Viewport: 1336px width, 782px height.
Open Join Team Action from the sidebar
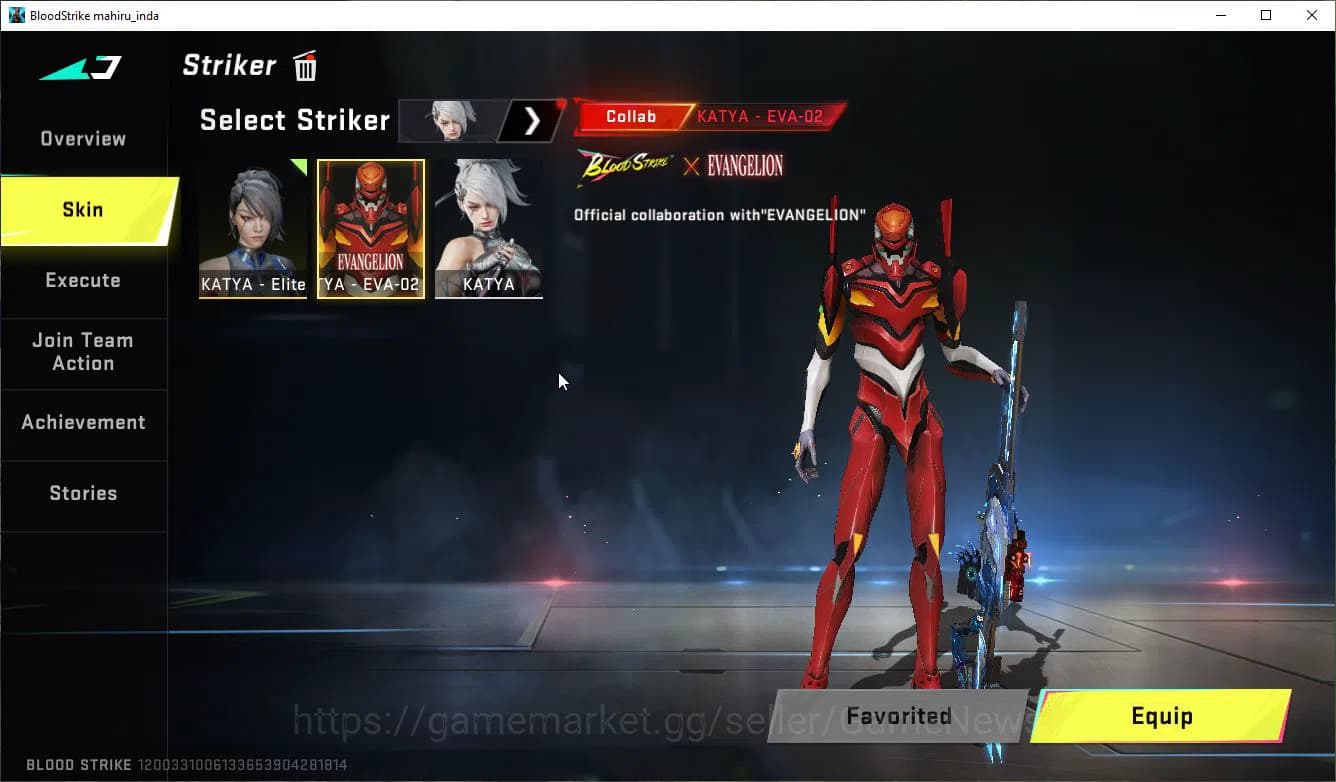84,352
